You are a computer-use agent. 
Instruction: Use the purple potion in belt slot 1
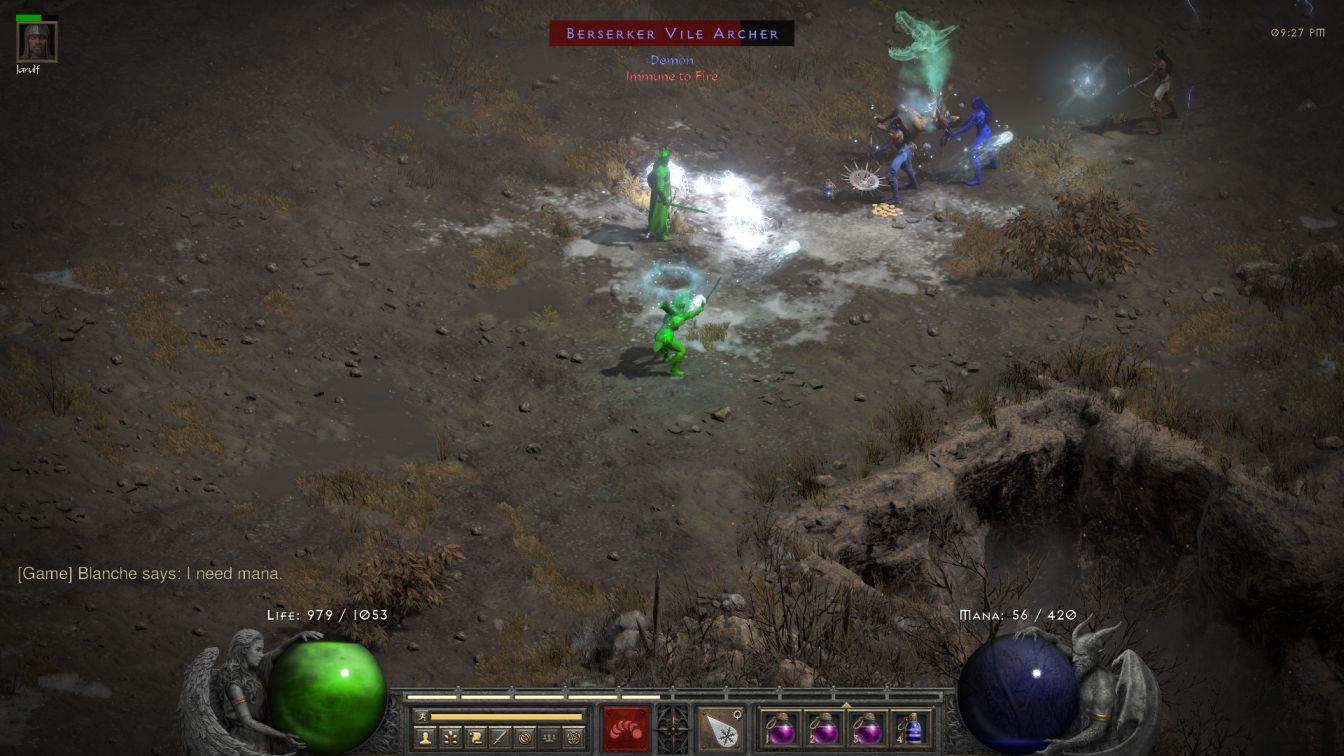pyautogui.click(x=780, y=729)
